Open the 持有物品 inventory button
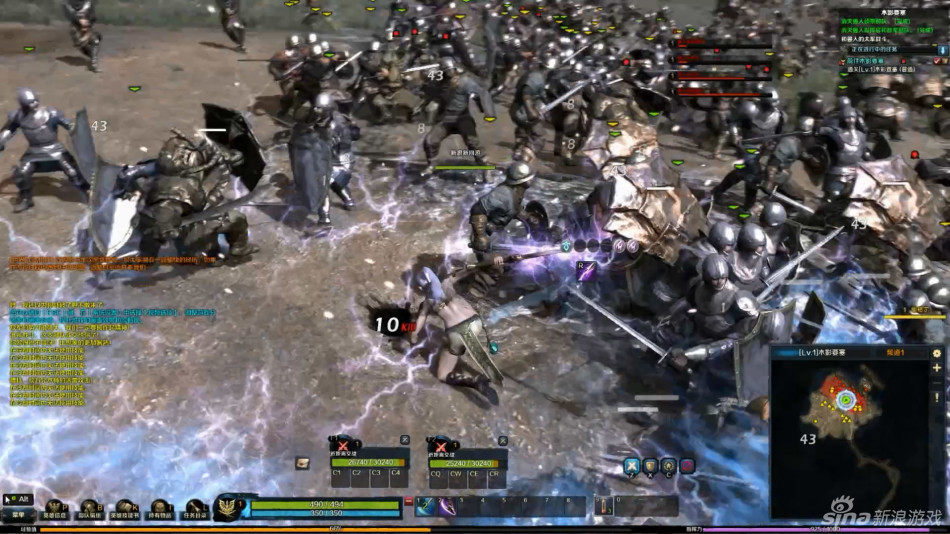The image size is (950, 534). click(160, 510)
